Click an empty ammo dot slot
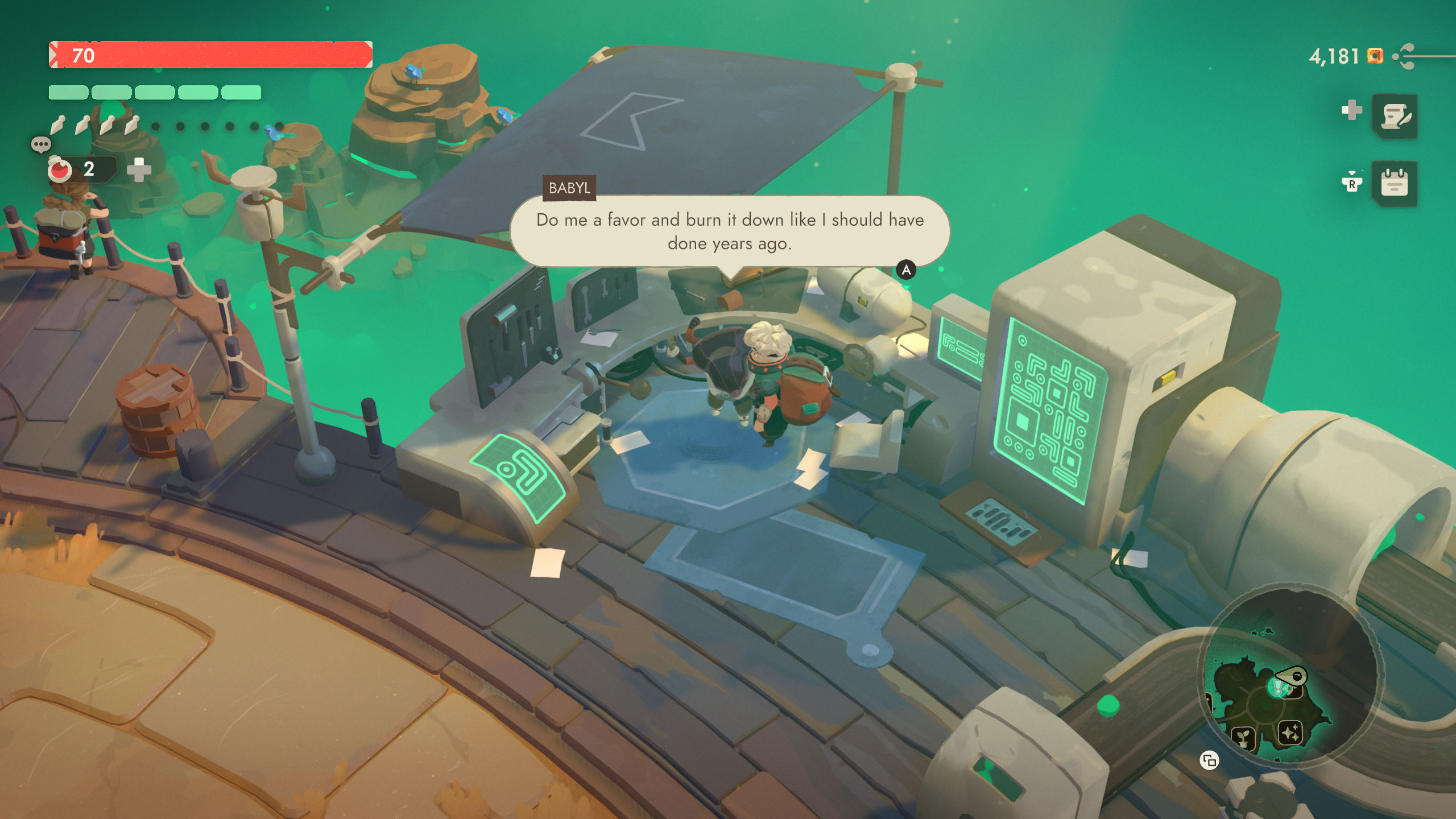 point(155,127)
